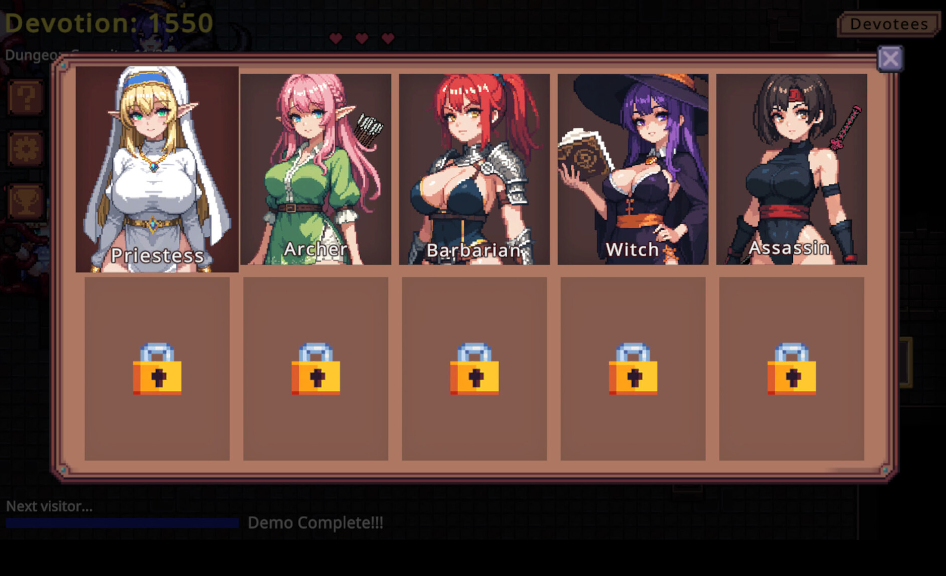The image size is (946, 576).
Task: Open the question mark help button
Action: point(25,98)
